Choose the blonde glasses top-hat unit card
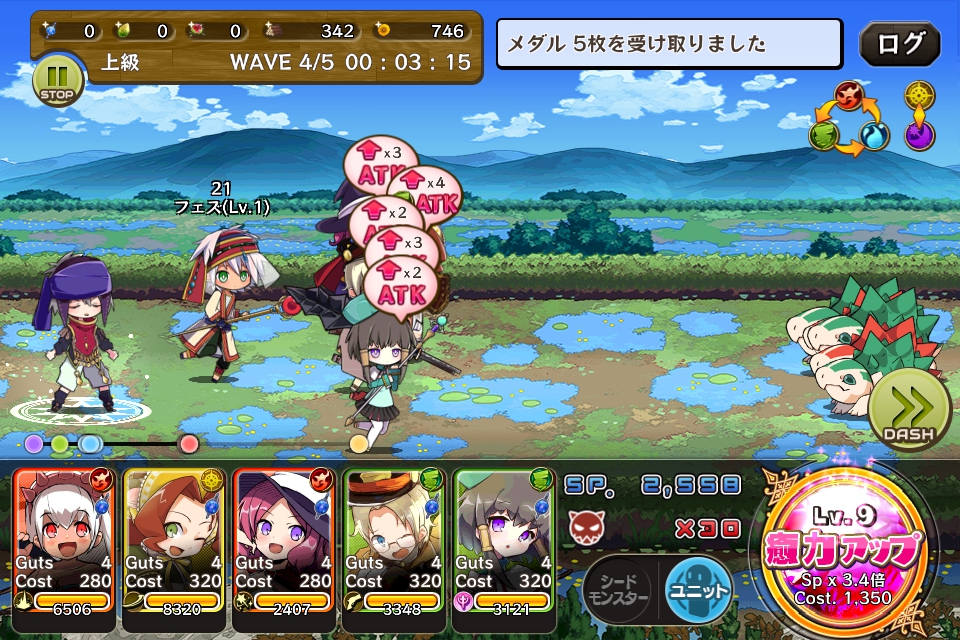 (x=394, y=538)
